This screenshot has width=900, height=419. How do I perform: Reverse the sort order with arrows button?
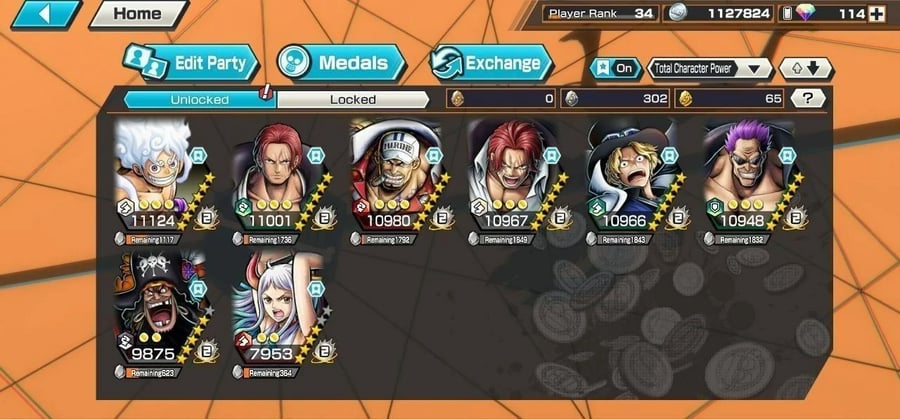[x=805, y=68]
